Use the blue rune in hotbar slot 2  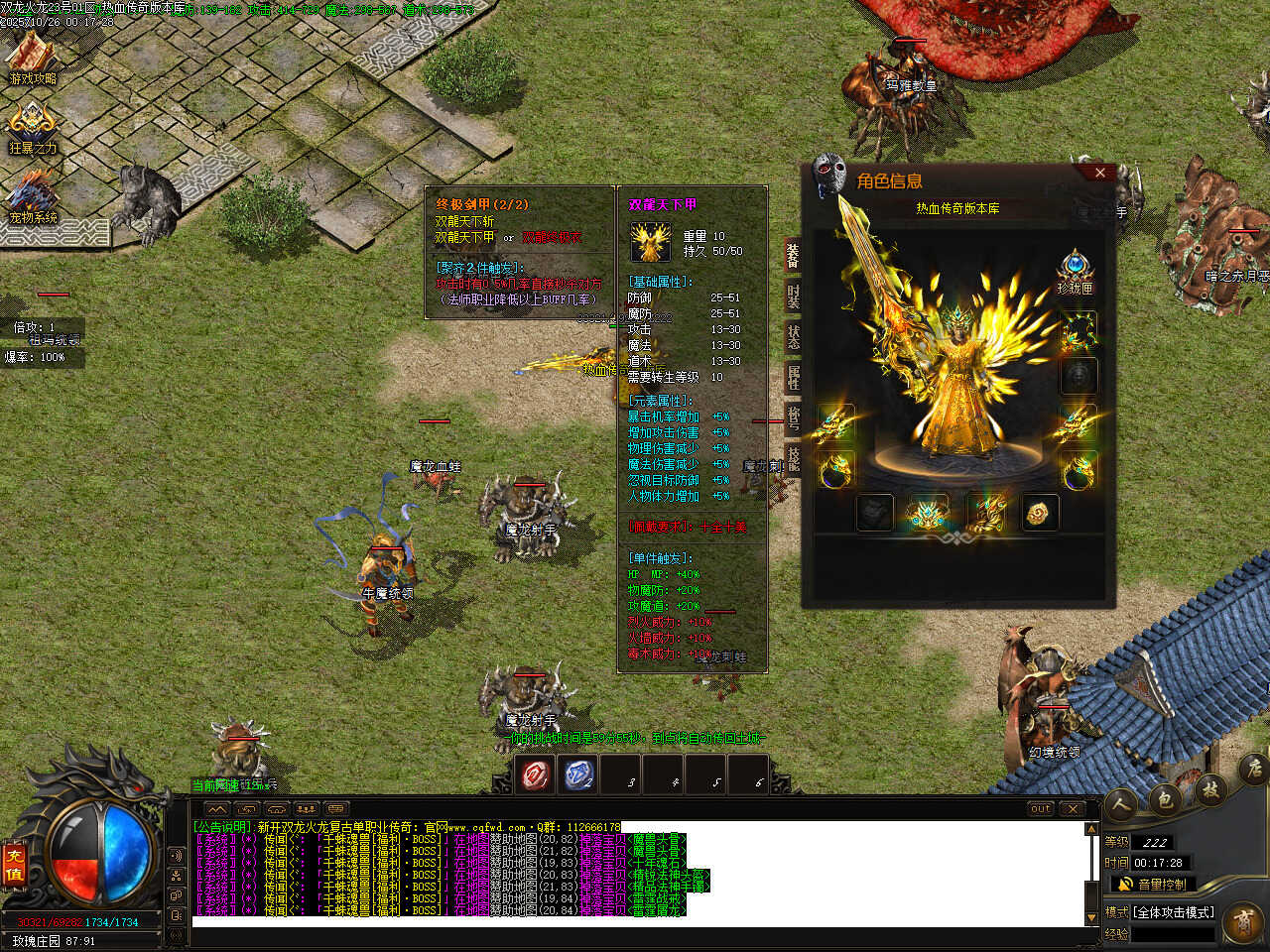point(579,774)
